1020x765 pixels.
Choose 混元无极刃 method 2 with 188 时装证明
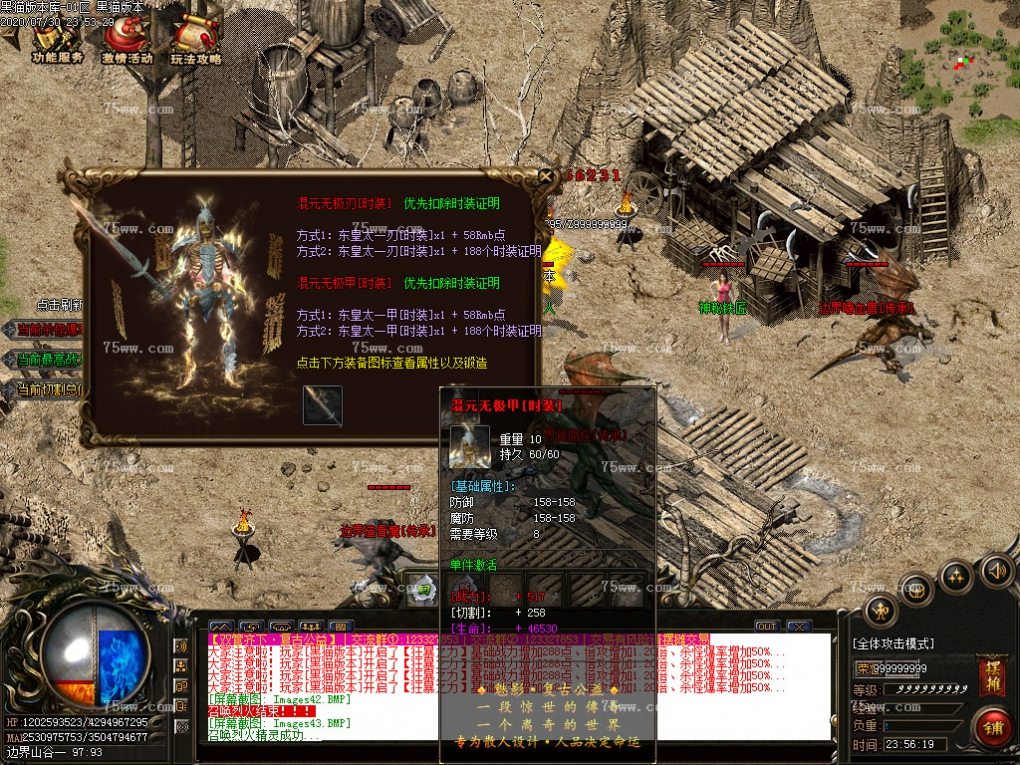418,250
